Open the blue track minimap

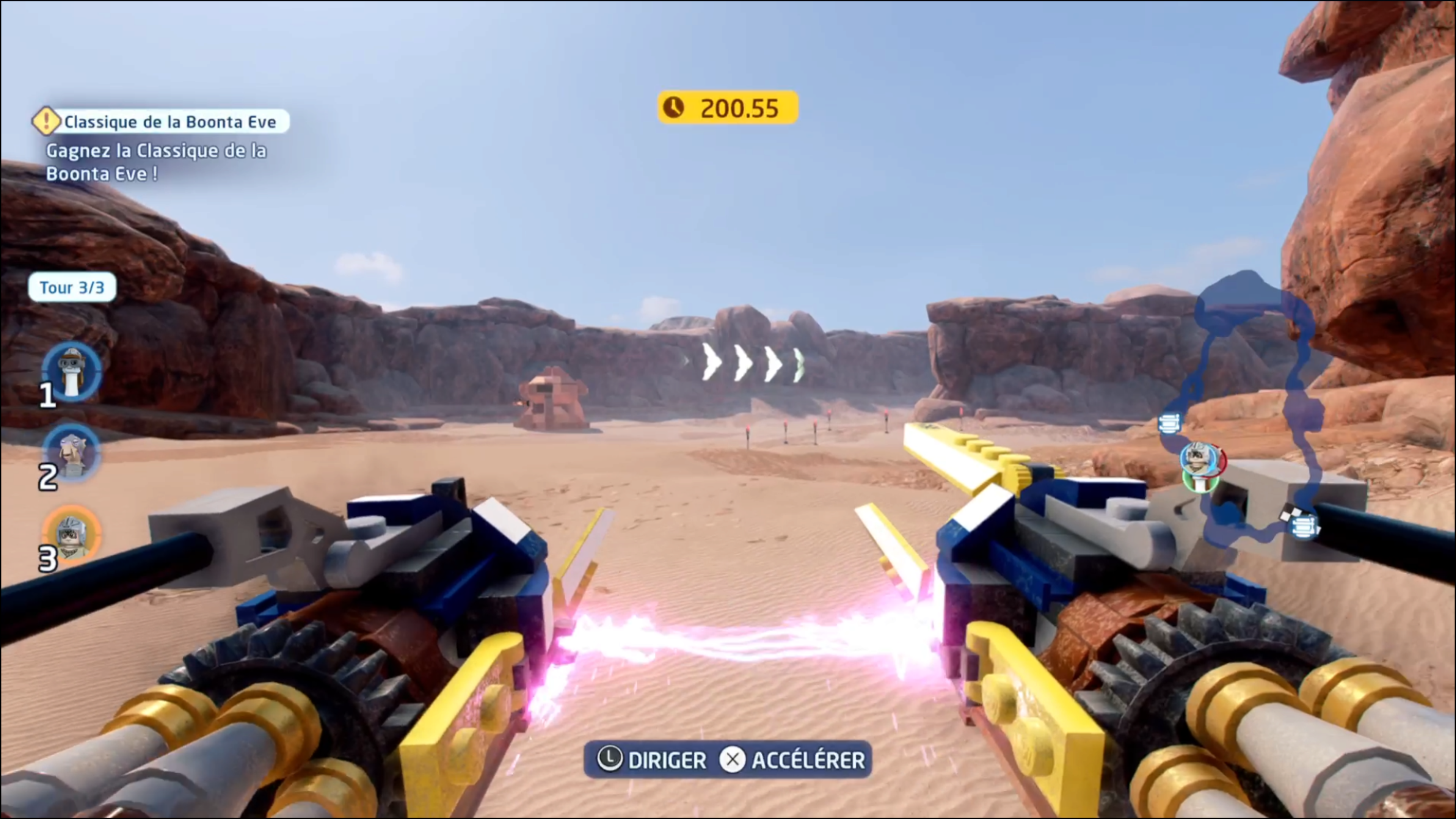pyautogui.click(x=1252, y=407)
